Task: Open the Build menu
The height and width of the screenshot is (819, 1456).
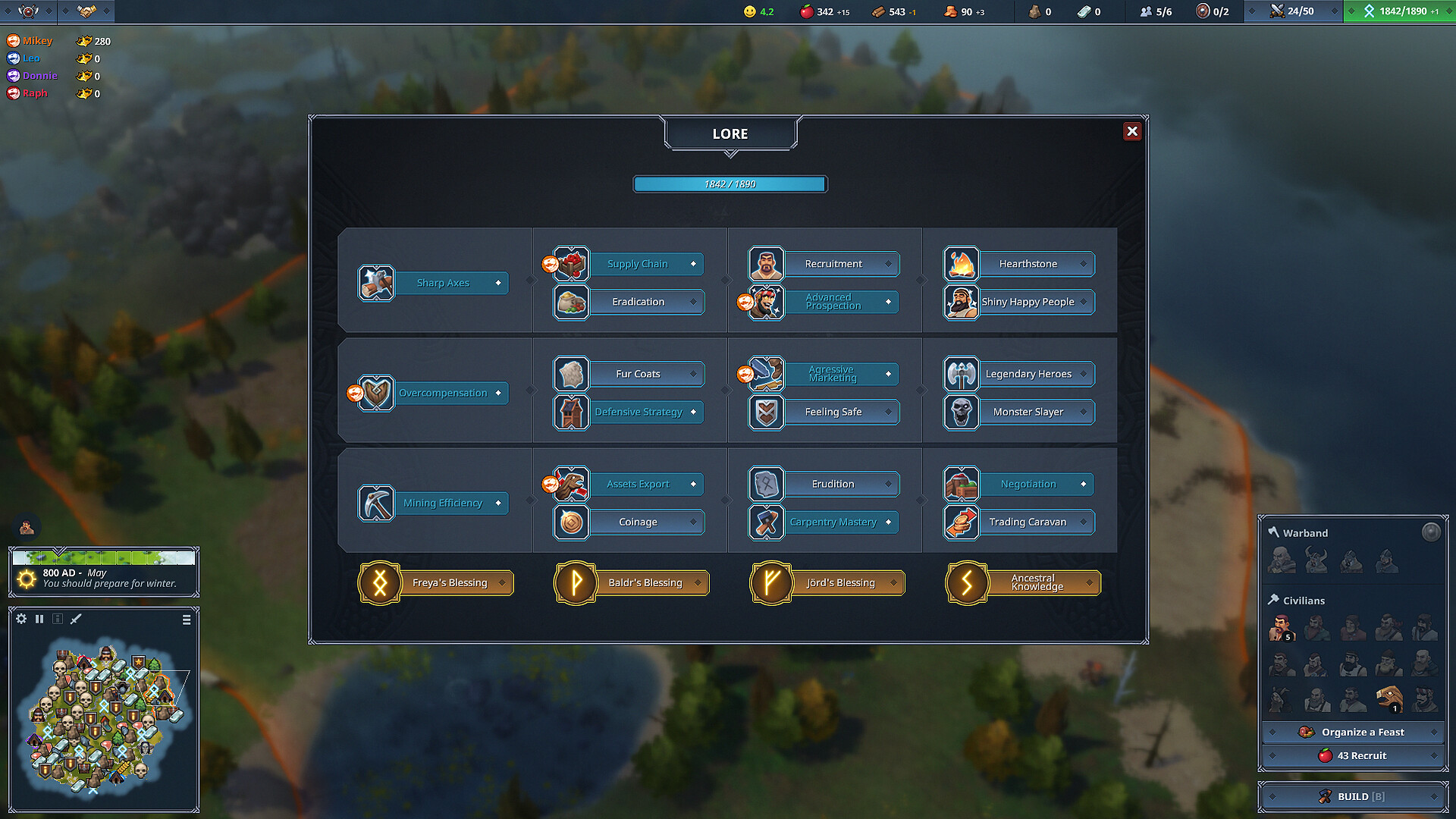Action: [1354, 796]
